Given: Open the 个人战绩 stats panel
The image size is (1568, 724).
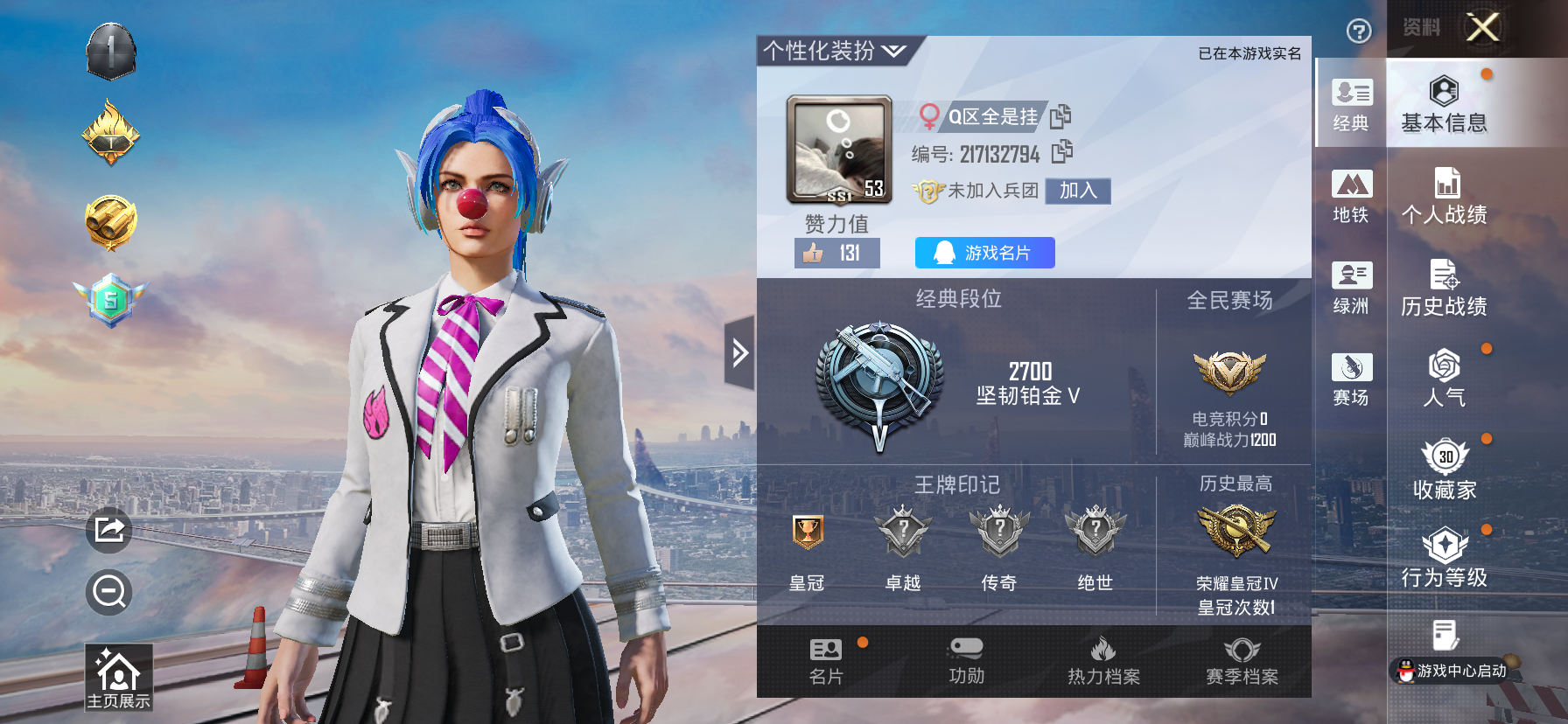Looking at the screenshot, I should [1445, 196].
